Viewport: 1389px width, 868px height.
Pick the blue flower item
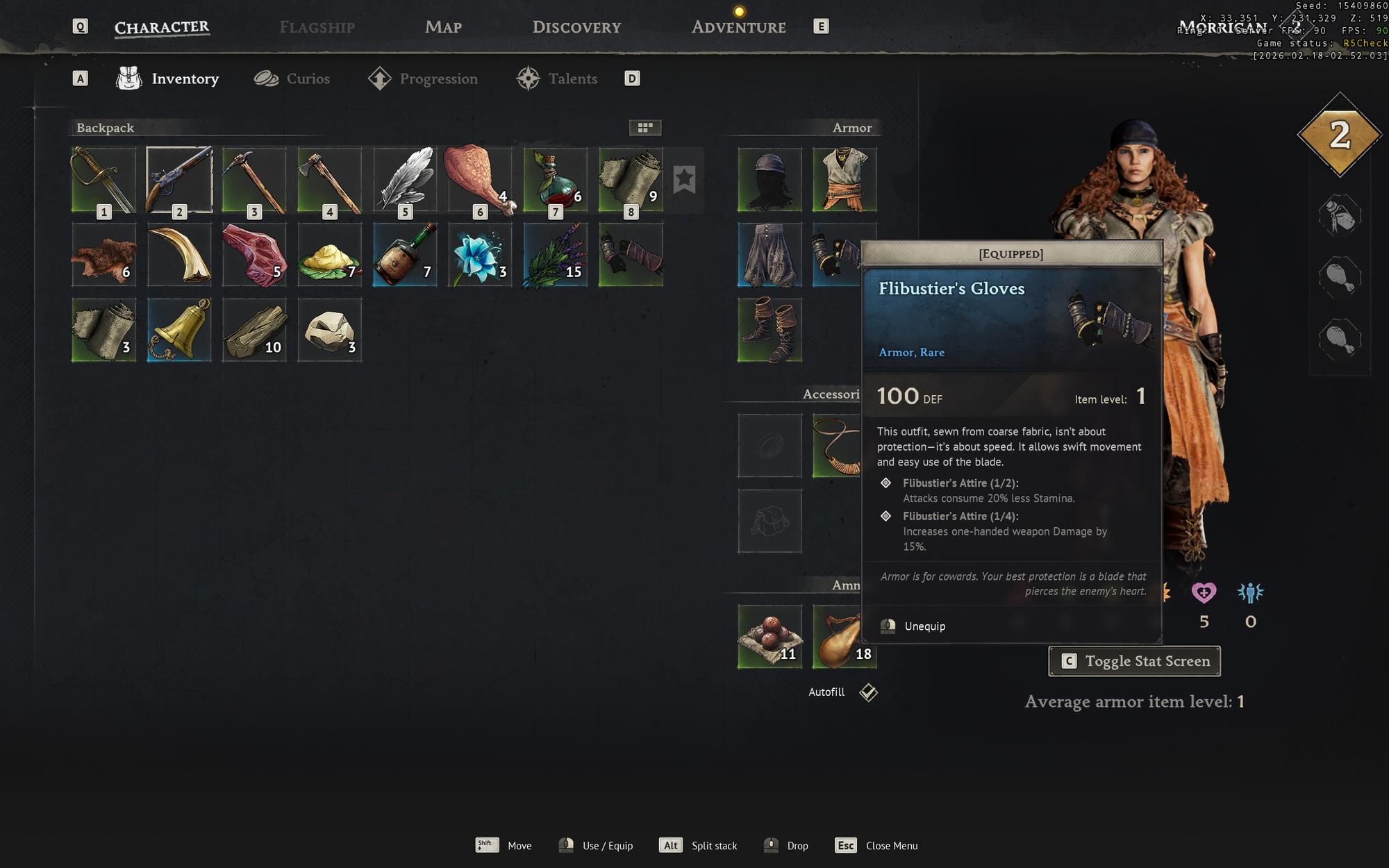pos(480,255)
